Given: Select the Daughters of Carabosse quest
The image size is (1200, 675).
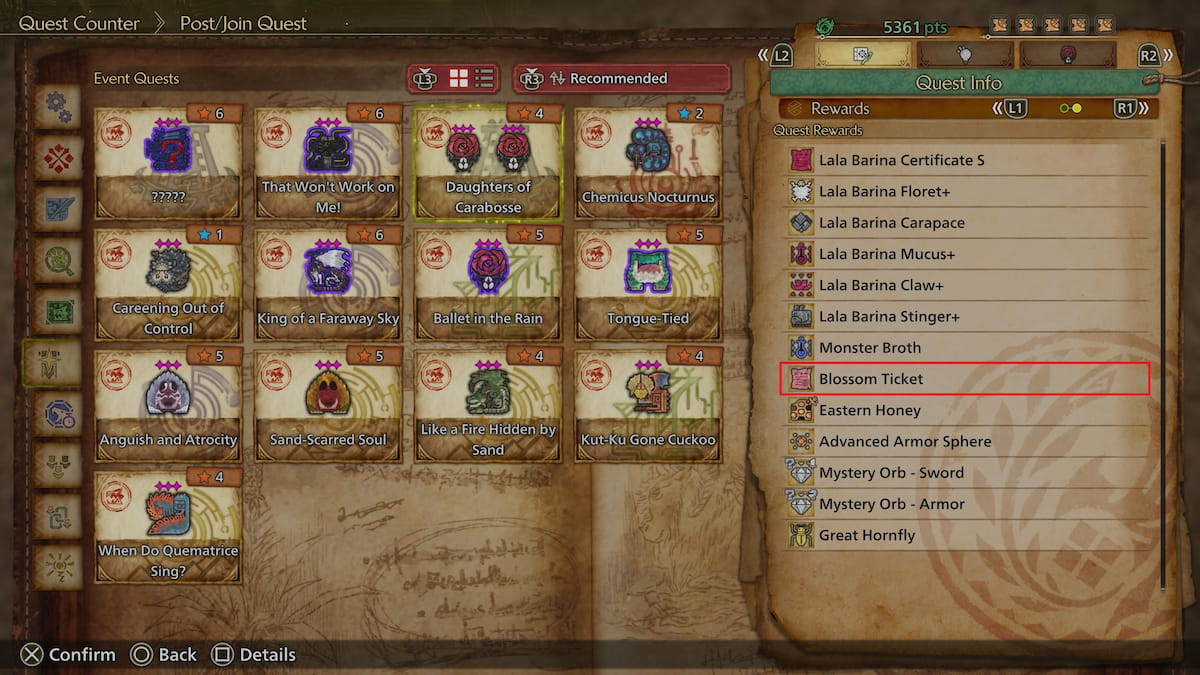Looking at the screenshot, I should (488, 162).
